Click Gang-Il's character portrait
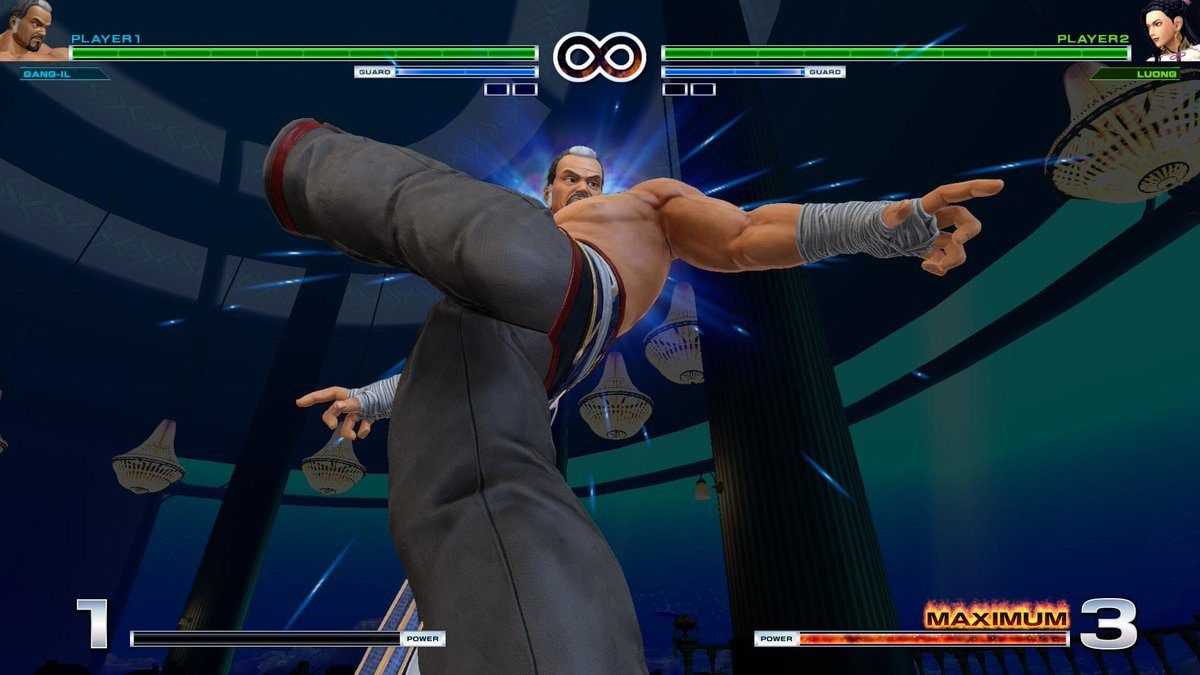1200x675 pixels. pyautogui.click(x=30, y=30)
